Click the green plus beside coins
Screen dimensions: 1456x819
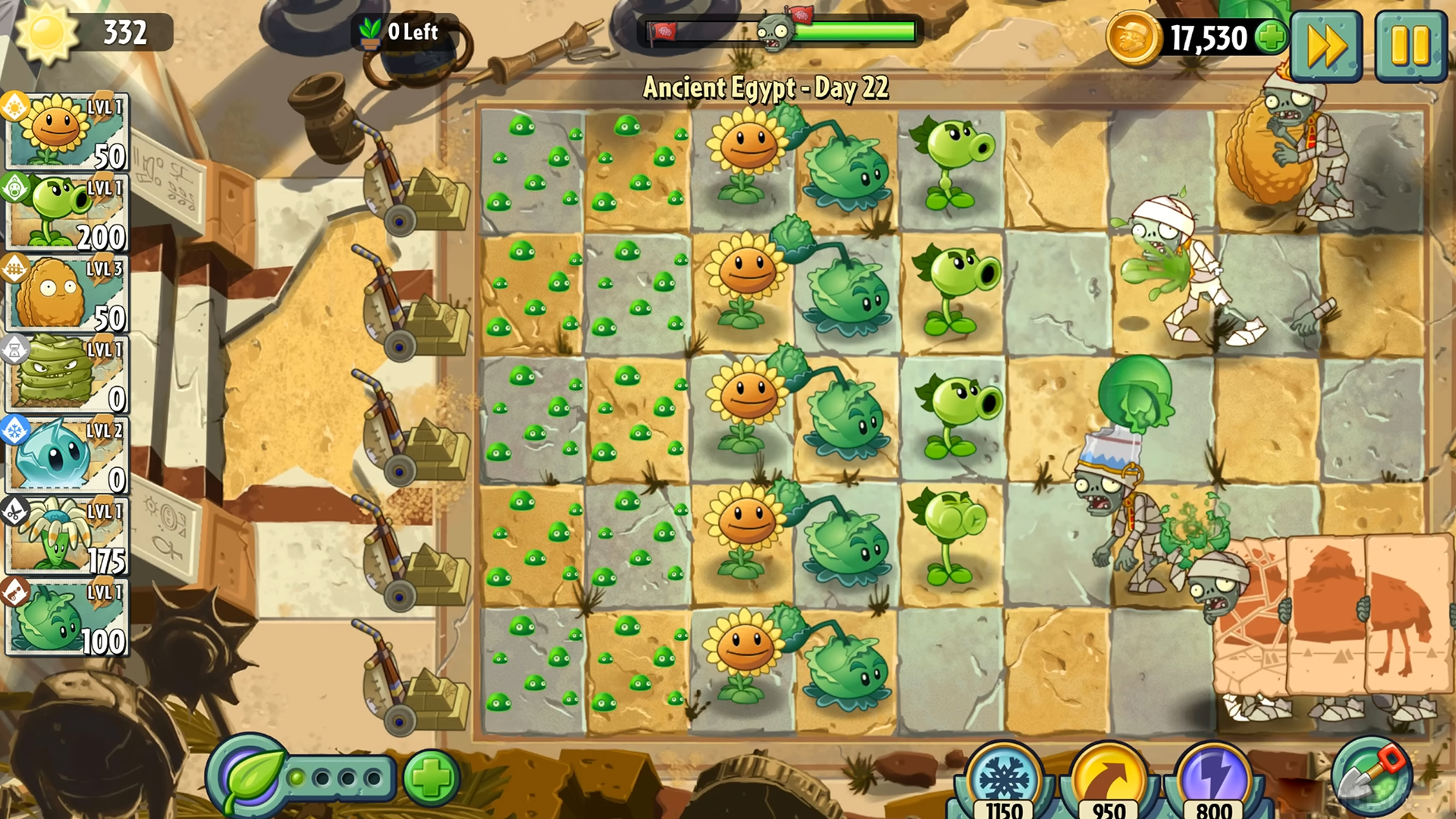click(x=1272, y=35)
